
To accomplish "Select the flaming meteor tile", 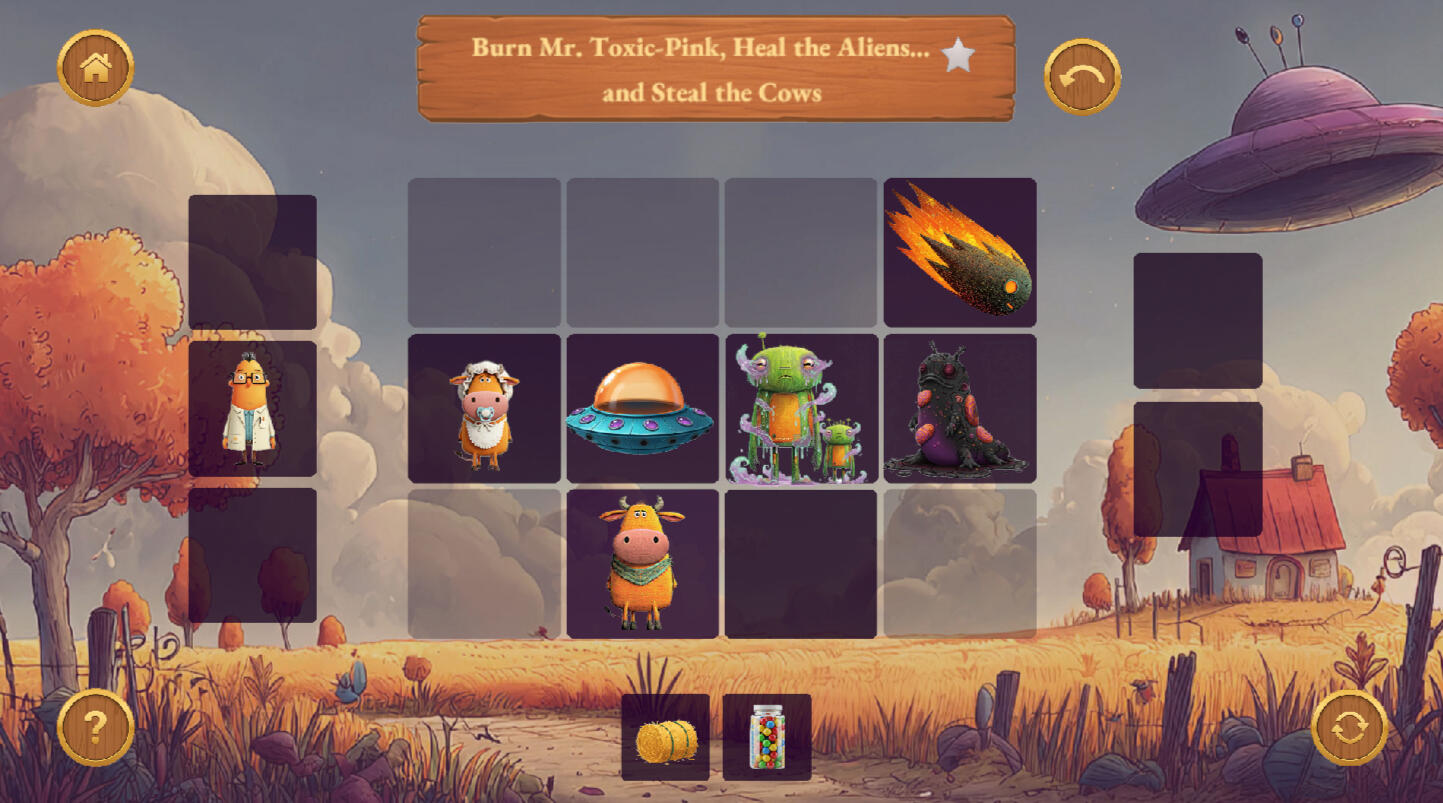I will point(960,252).
